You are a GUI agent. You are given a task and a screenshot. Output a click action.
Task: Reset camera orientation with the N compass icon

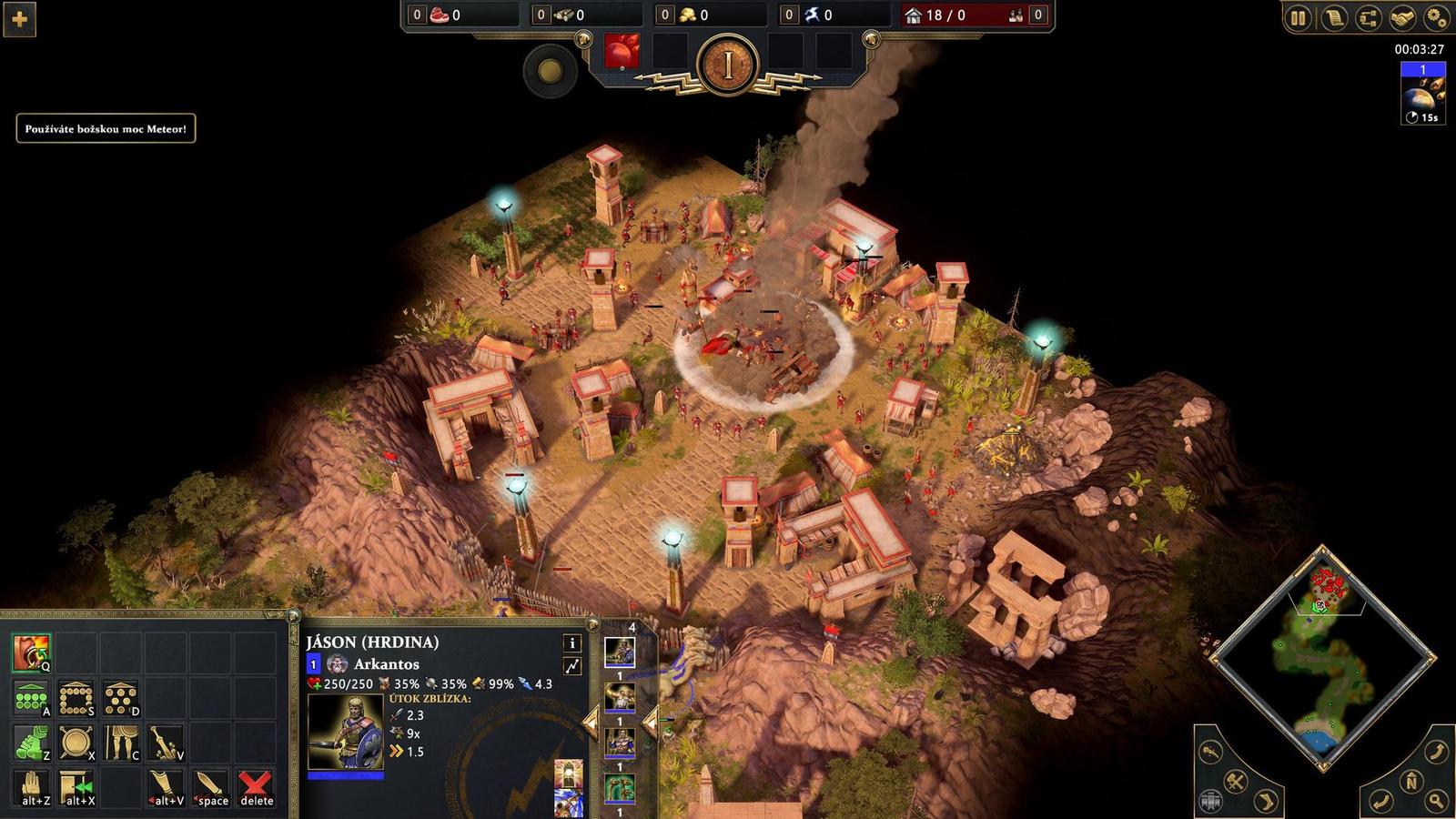tap(1411, 782)
